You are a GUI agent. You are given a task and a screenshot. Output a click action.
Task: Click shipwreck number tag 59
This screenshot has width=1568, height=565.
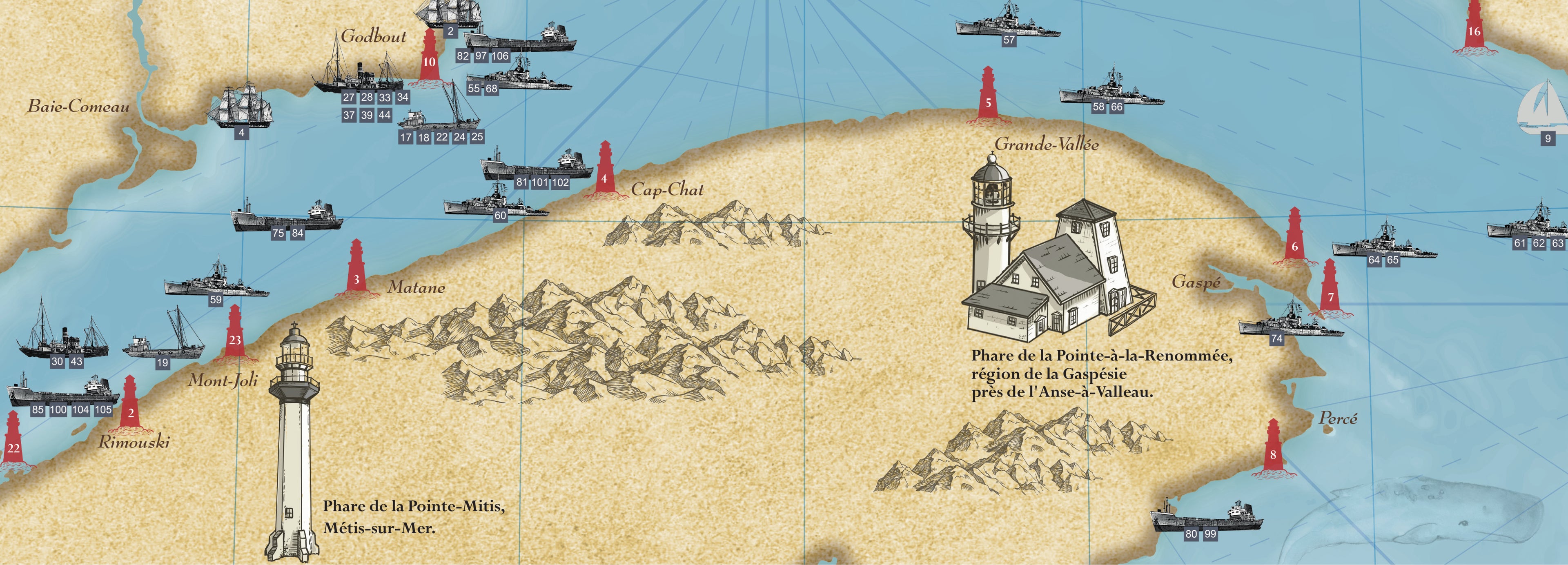[x=216, y=300]
